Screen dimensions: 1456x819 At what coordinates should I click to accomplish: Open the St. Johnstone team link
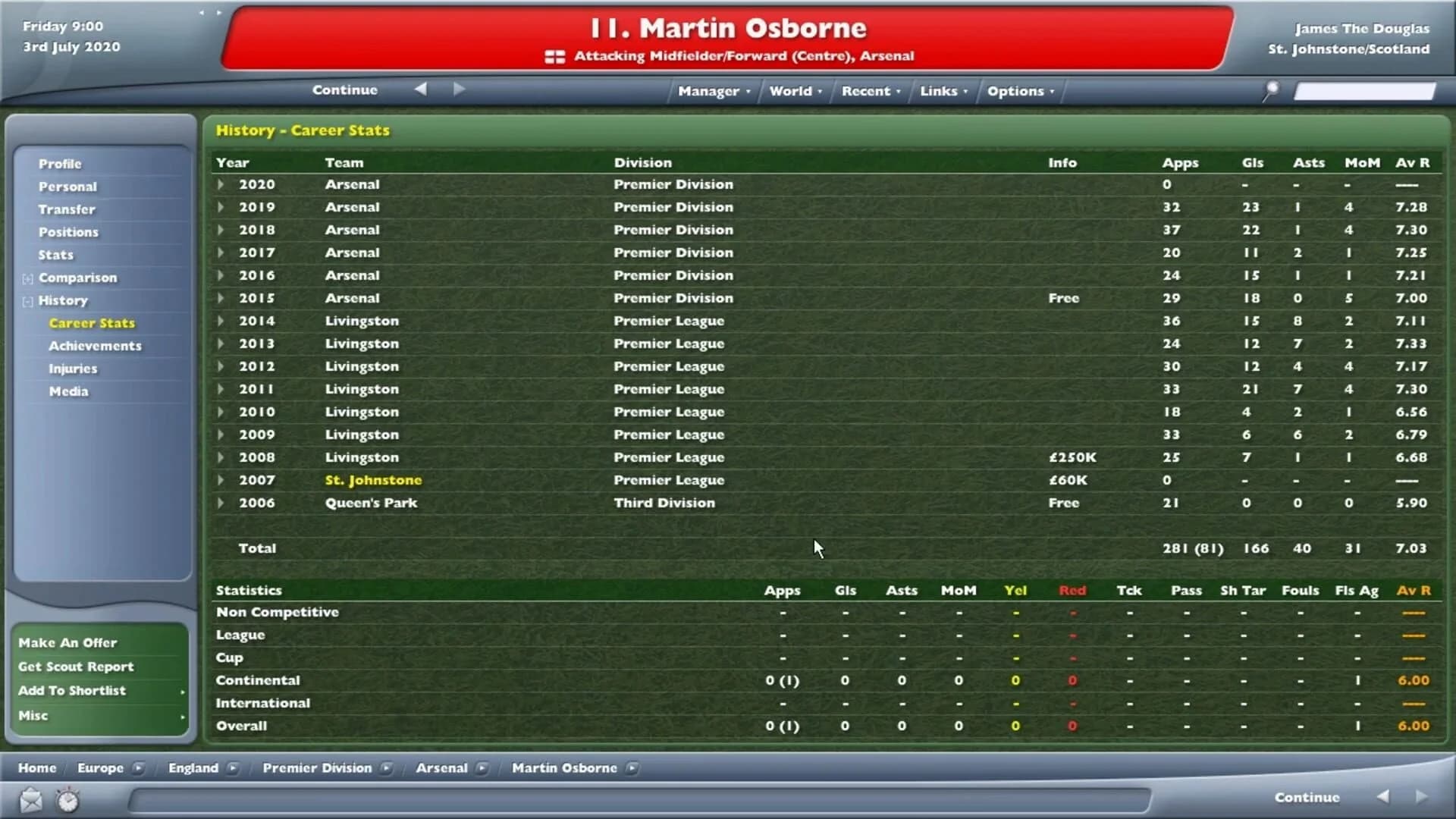click(373, 479)
